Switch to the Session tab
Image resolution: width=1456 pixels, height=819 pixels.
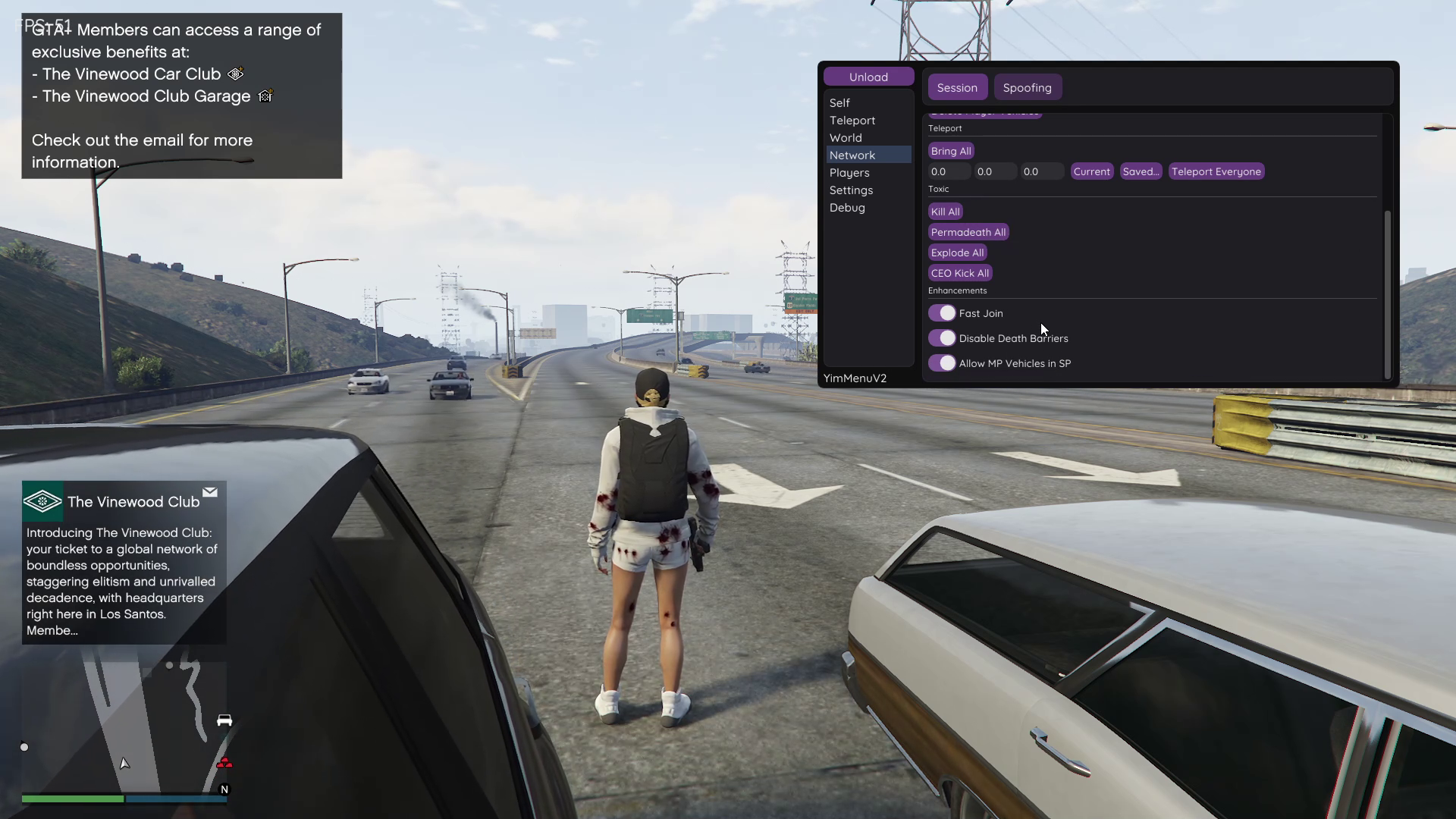tap(957, 88)
